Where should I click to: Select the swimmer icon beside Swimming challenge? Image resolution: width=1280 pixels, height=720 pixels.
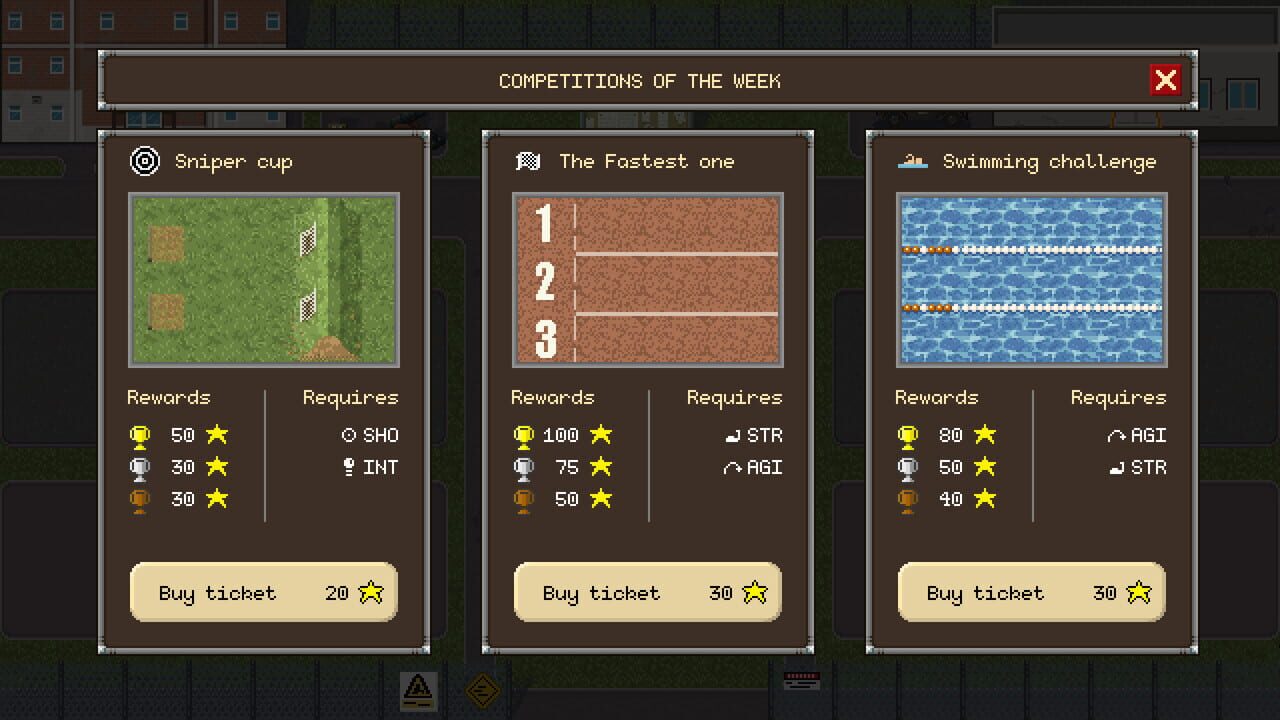913,160
